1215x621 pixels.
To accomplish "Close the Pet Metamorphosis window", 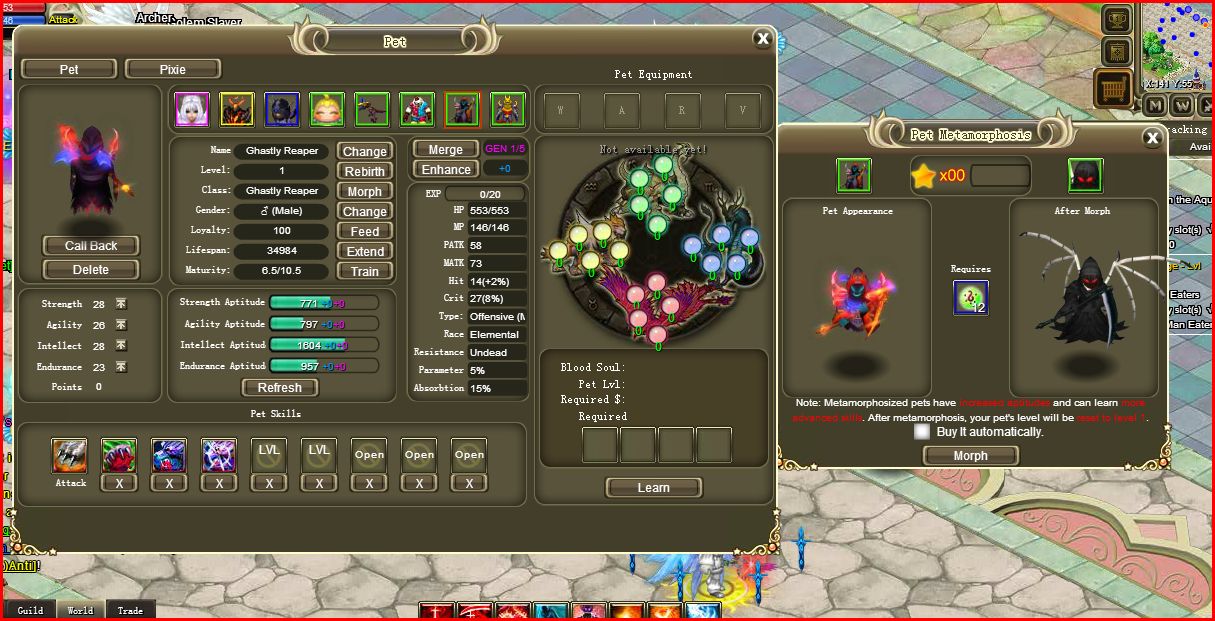I will (x=1152, y=138).
